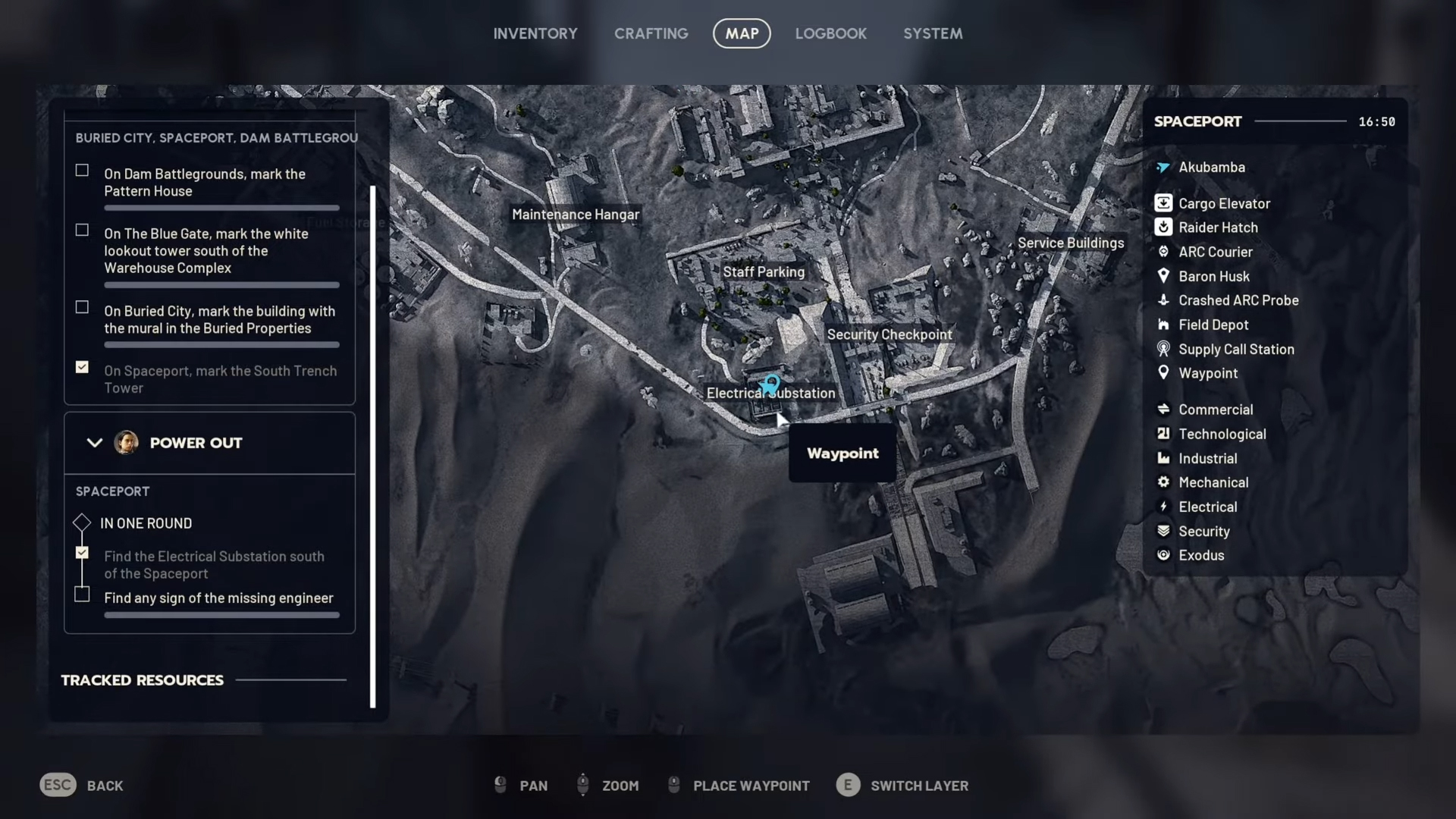Image resolution: width=1456 pixels, height=819 pixels.
Task: Select the Cargo Elevator legend icon
Action: (x=1165, y=202)
